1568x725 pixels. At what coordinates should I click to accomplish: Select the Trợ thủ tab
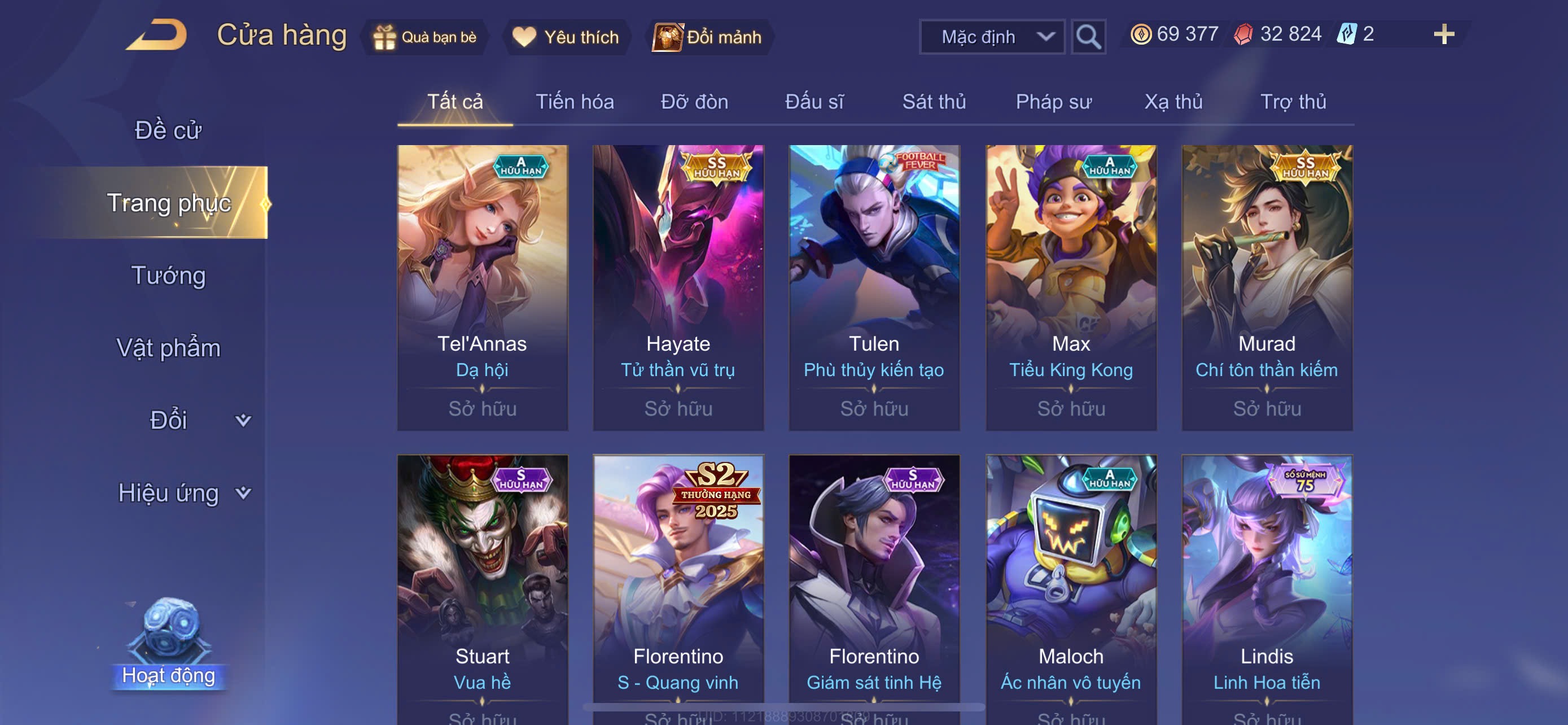pos(1293,102)
